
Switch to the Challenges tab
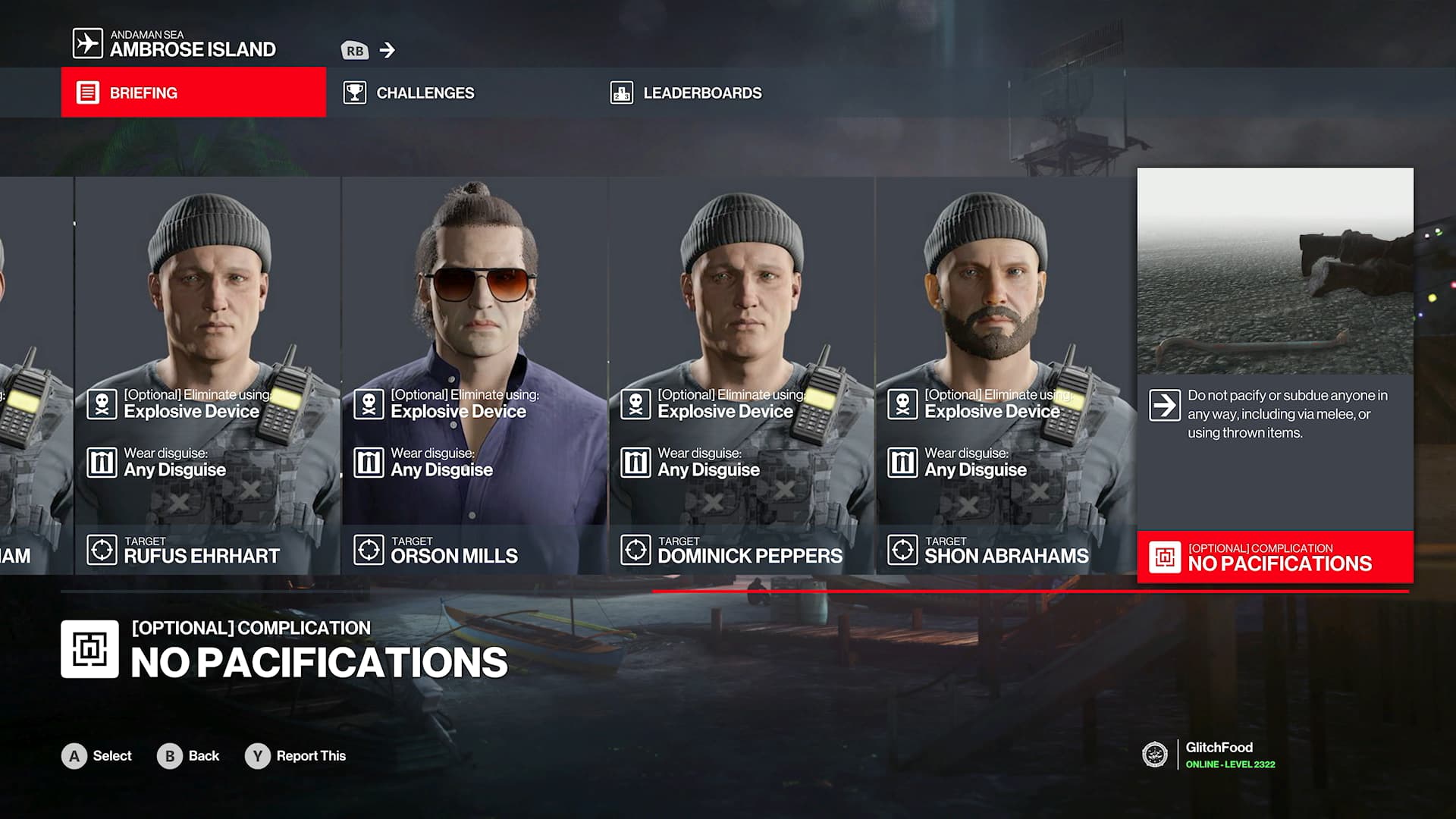[x=425, y=93]
